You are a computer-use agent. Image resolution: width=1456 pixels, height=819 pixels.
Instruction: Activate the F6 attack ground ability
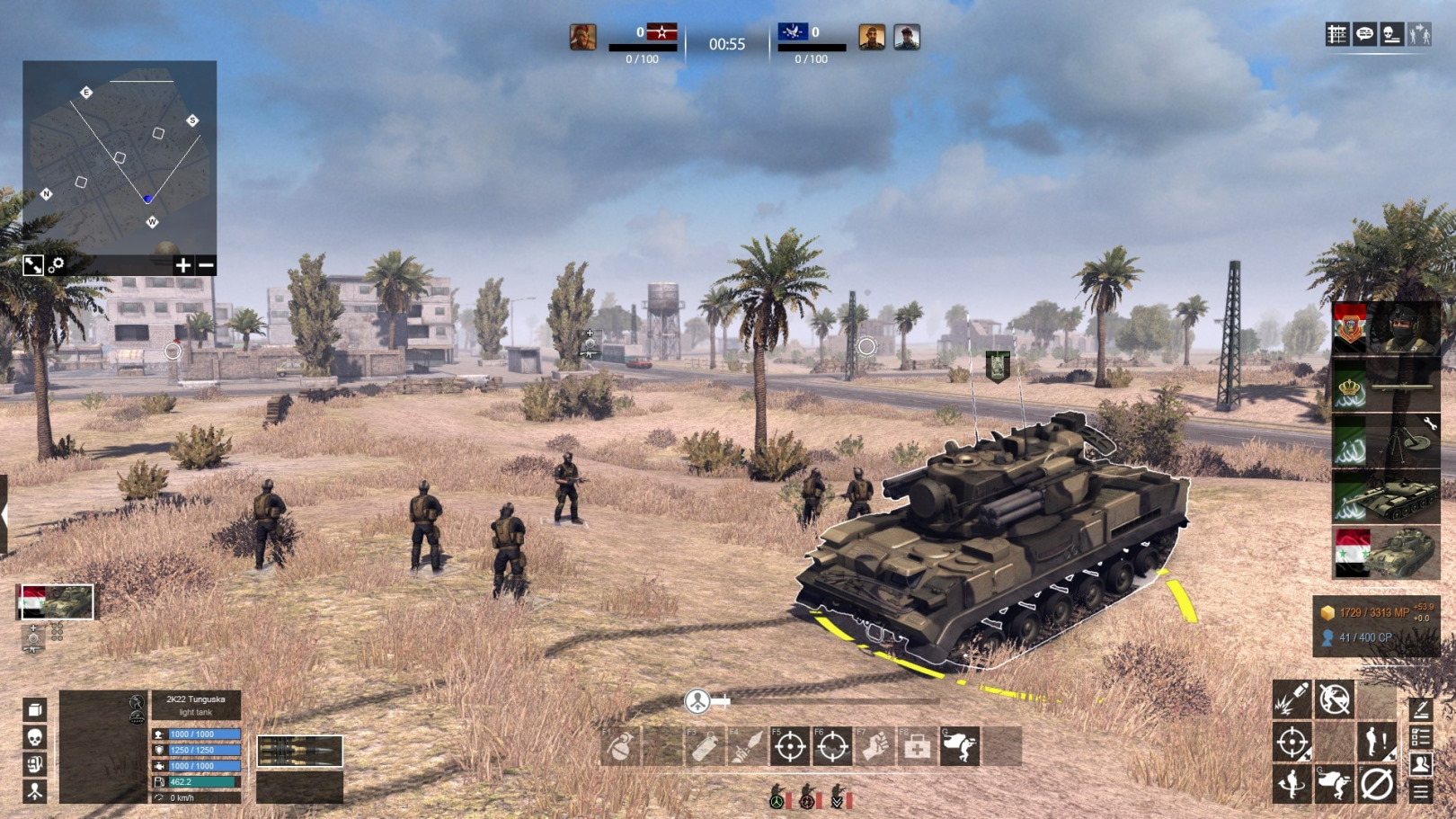point(832,746)
